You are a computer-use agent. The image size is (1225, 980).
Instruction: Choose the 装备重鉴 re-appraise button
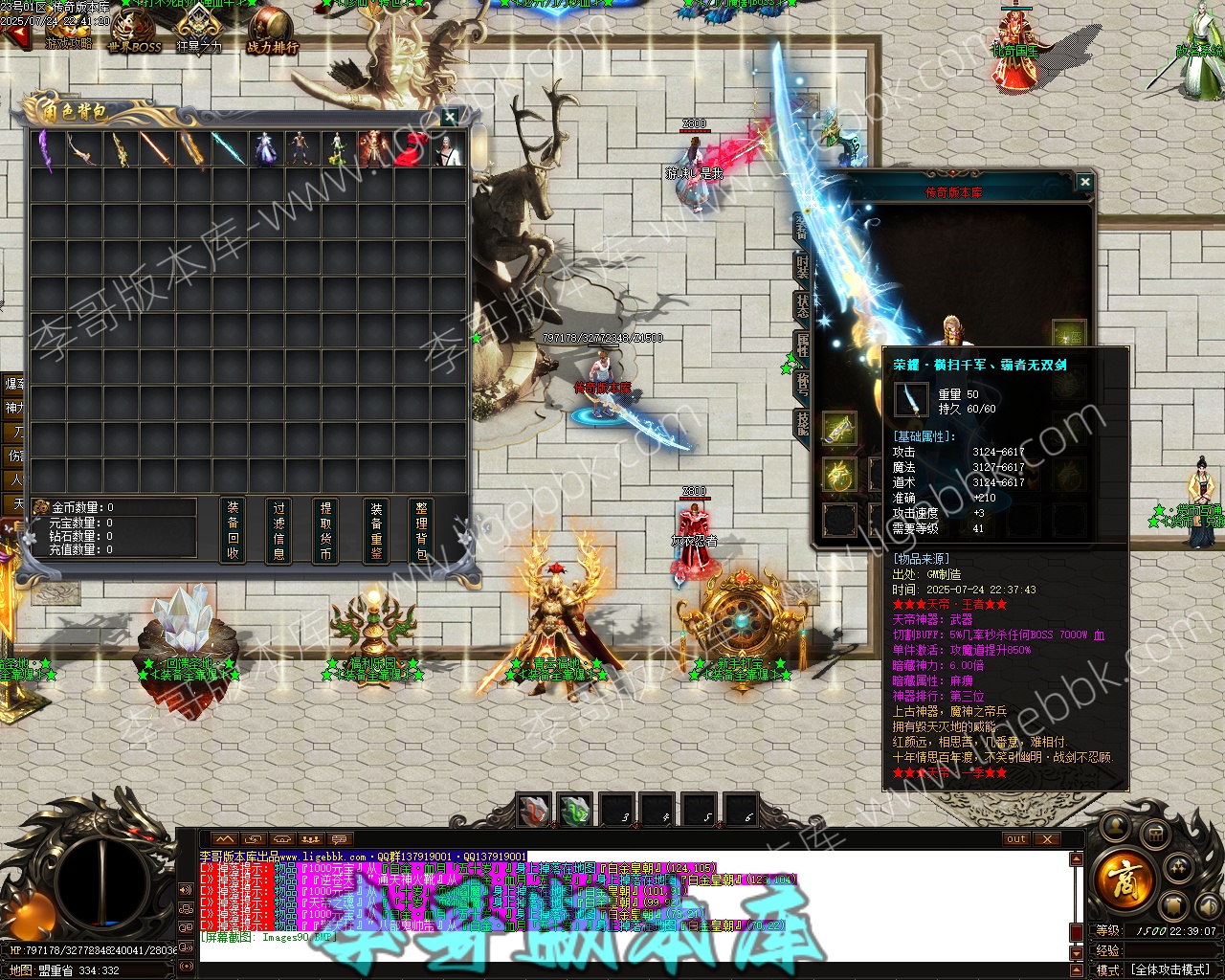coord(375,530)
